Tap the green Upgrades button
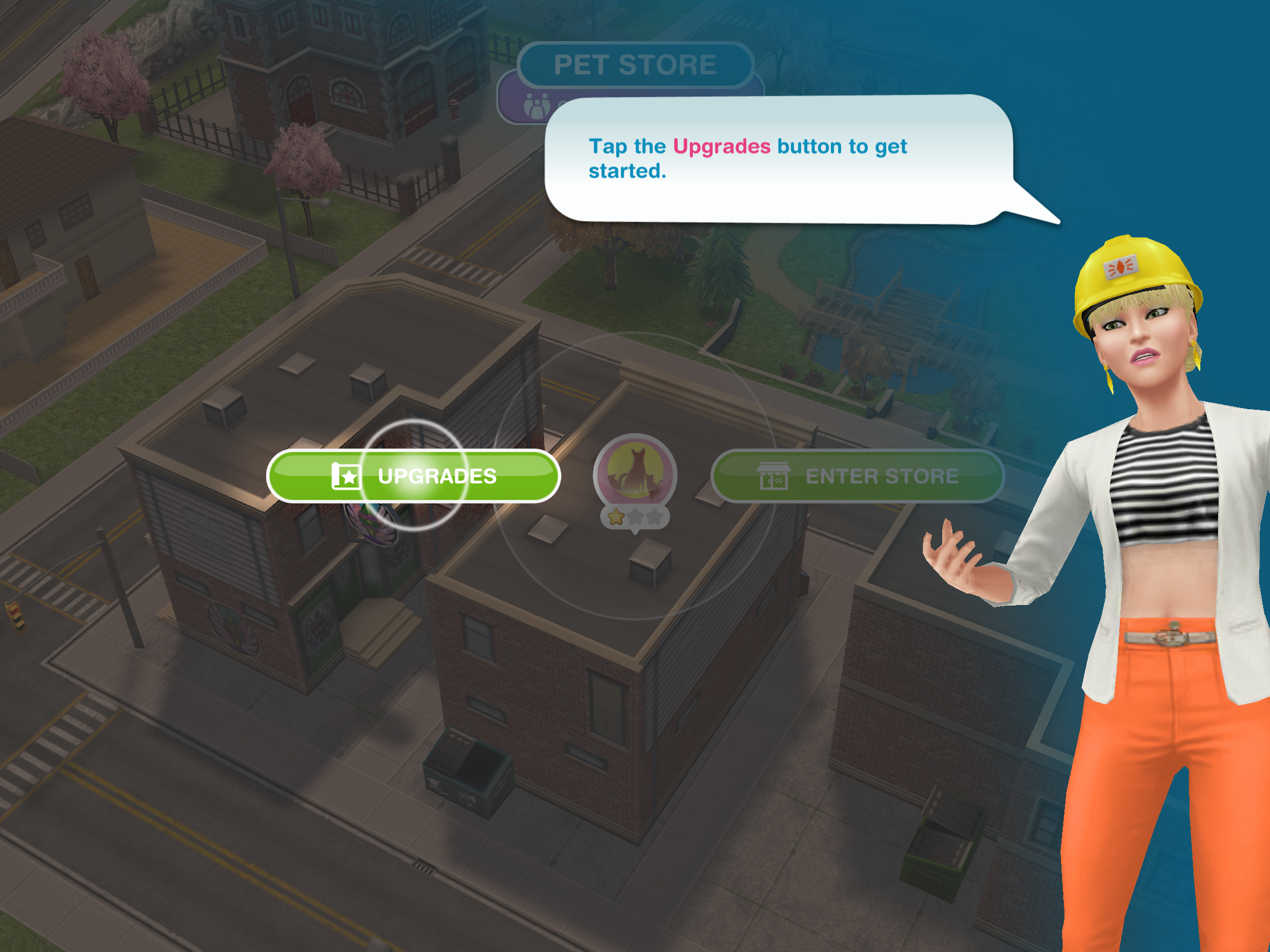1270x952 pixels. (x=413, y=475)
